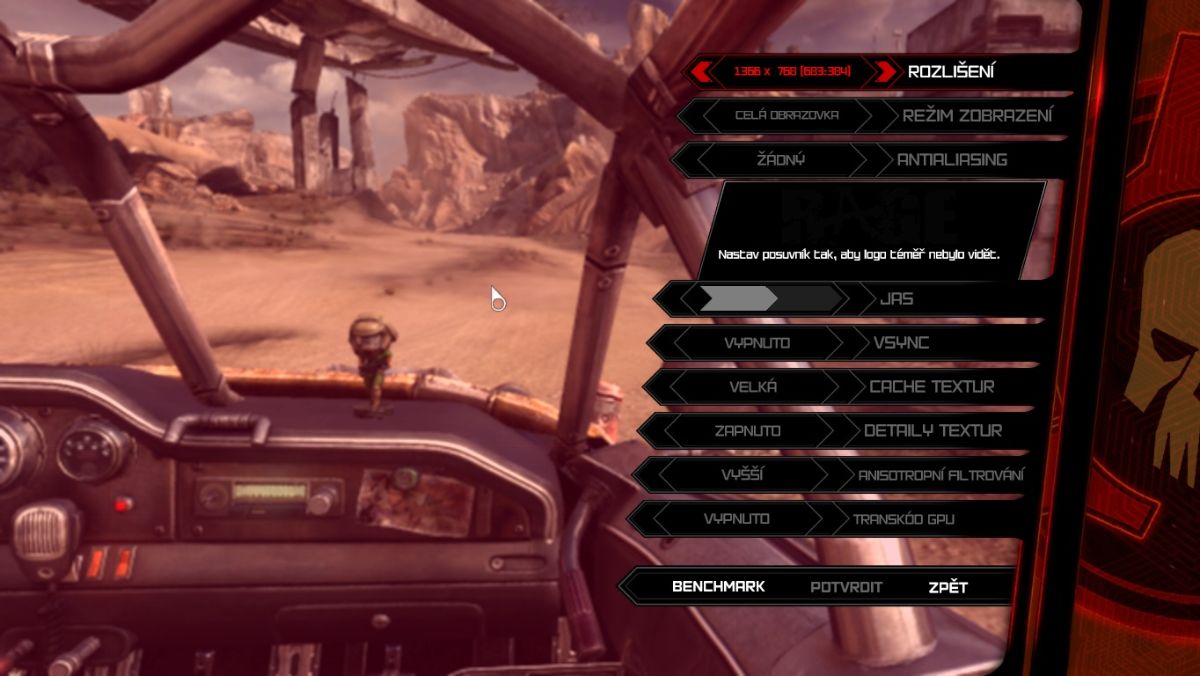The width and height of the screenshot is (1200, 676).
Task: Go back with the Zpět button
Action: click(x=947, y=587)
